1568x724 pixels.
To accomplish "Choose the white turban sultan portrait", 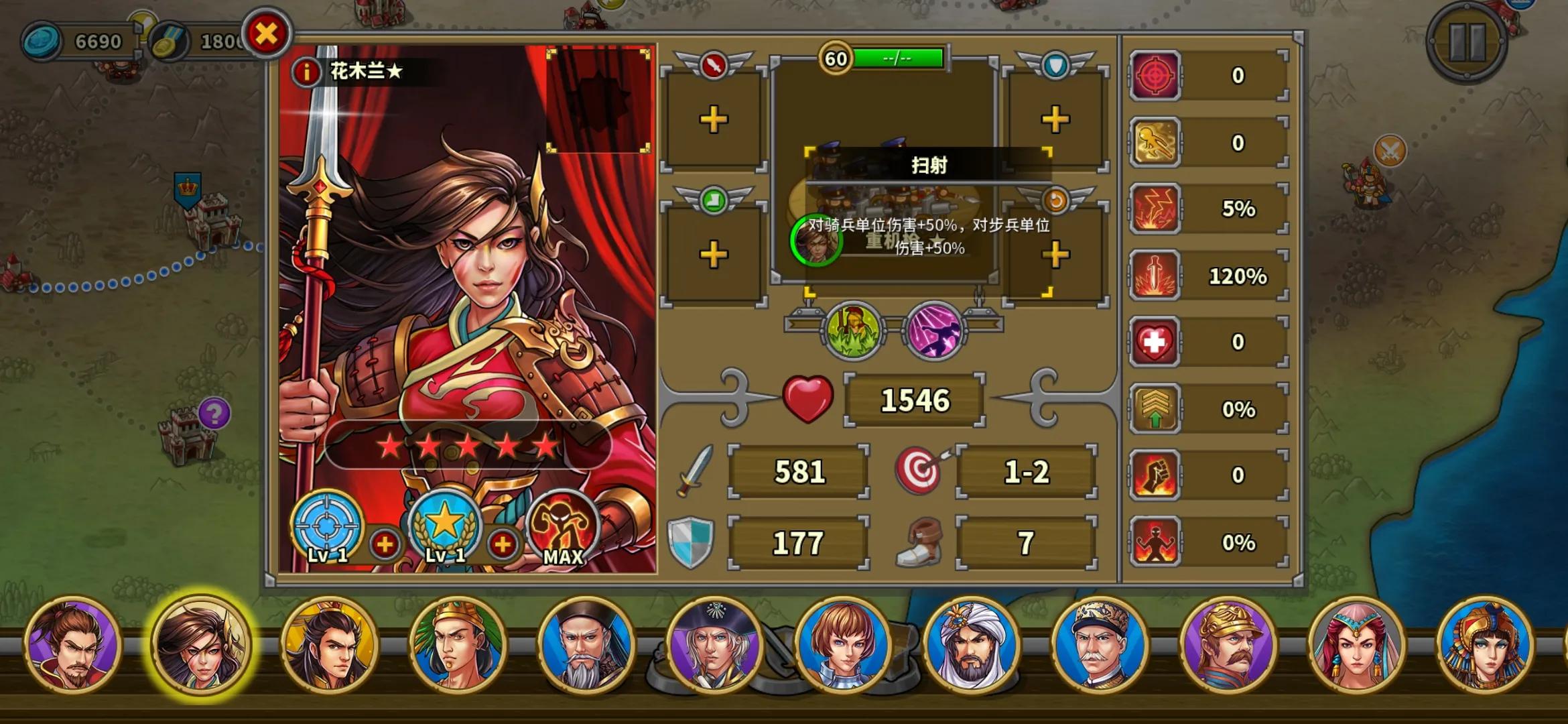I will (972, 645).
